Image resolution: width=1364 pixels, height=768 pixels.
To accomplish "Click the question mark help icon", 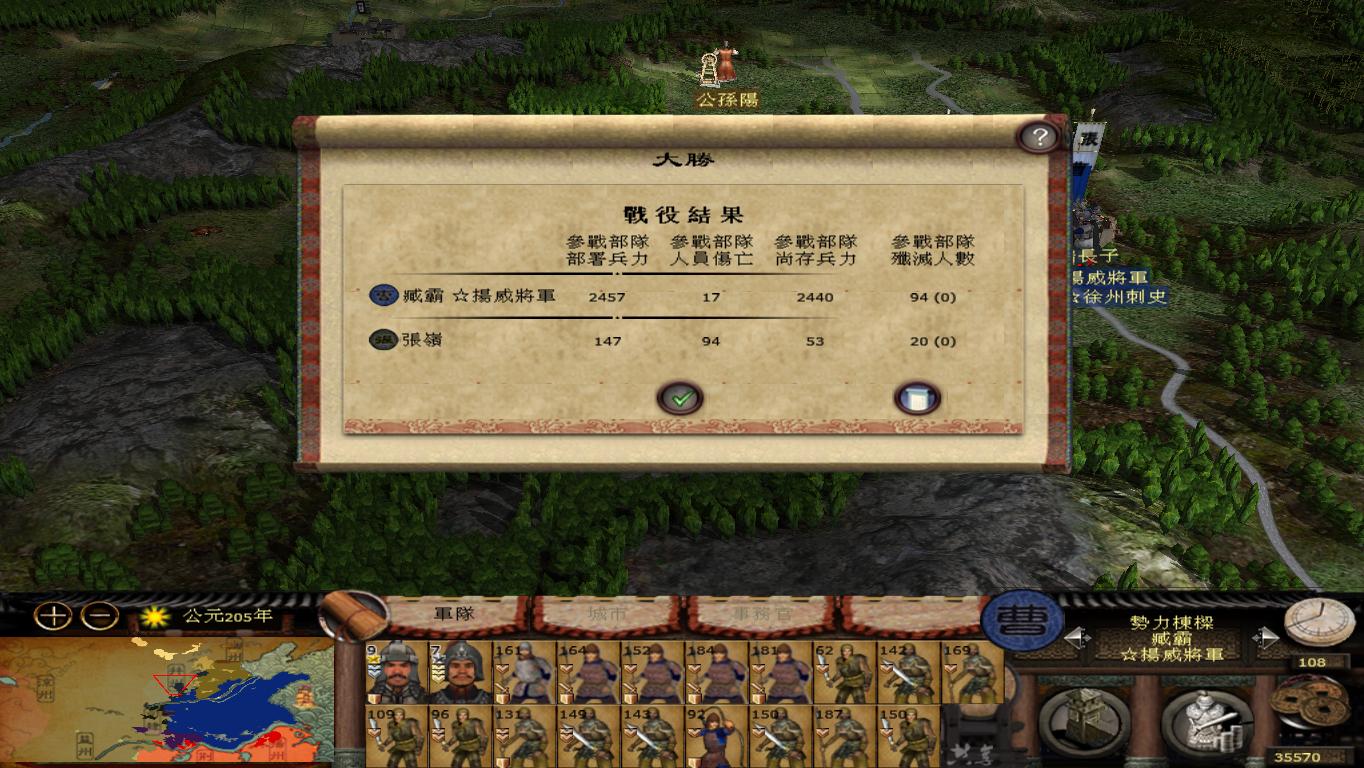I will pyautogui.click(x=1040, y=136).
